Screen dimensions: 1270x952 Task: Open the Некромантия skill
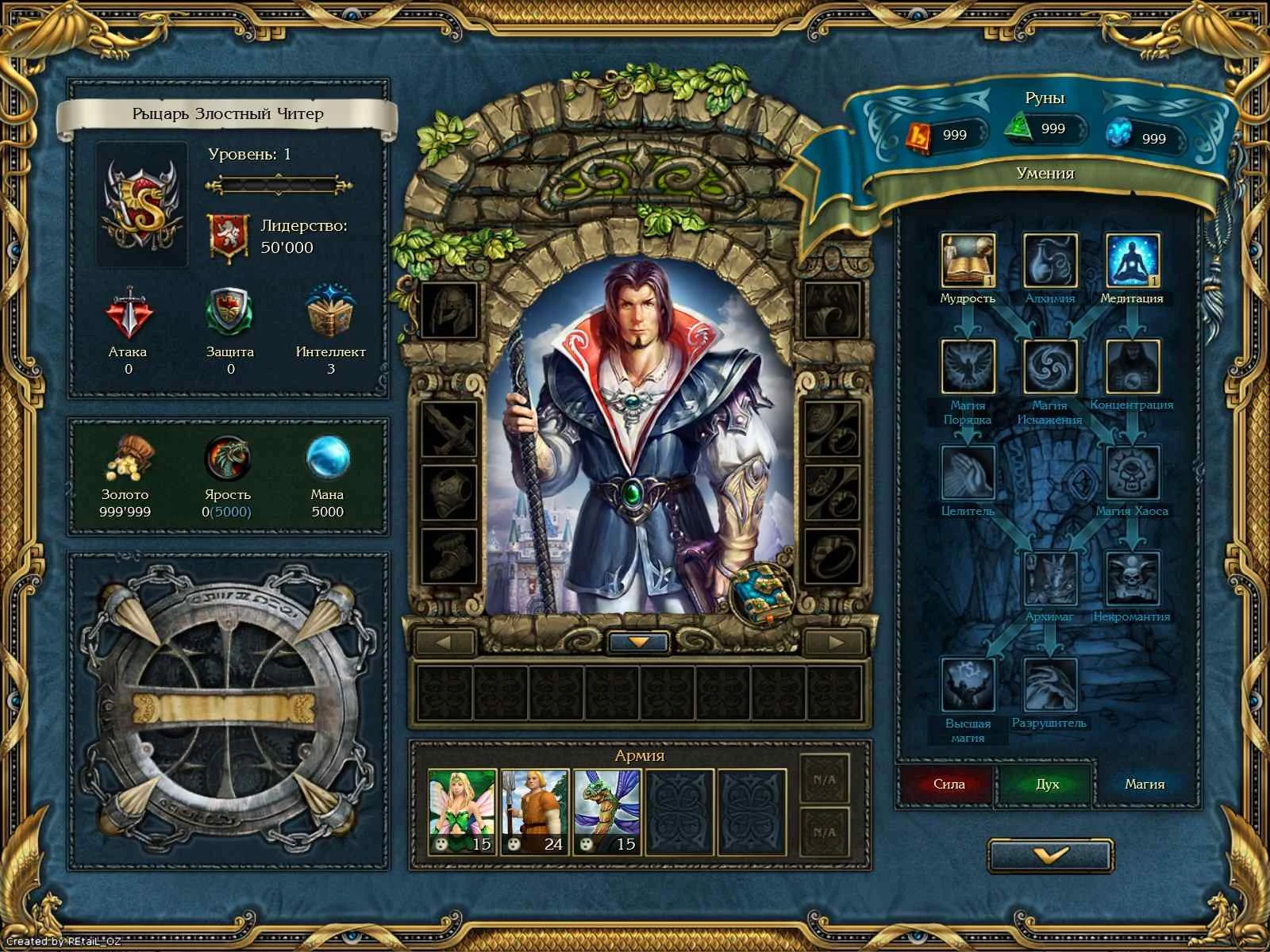(1133, 577)
